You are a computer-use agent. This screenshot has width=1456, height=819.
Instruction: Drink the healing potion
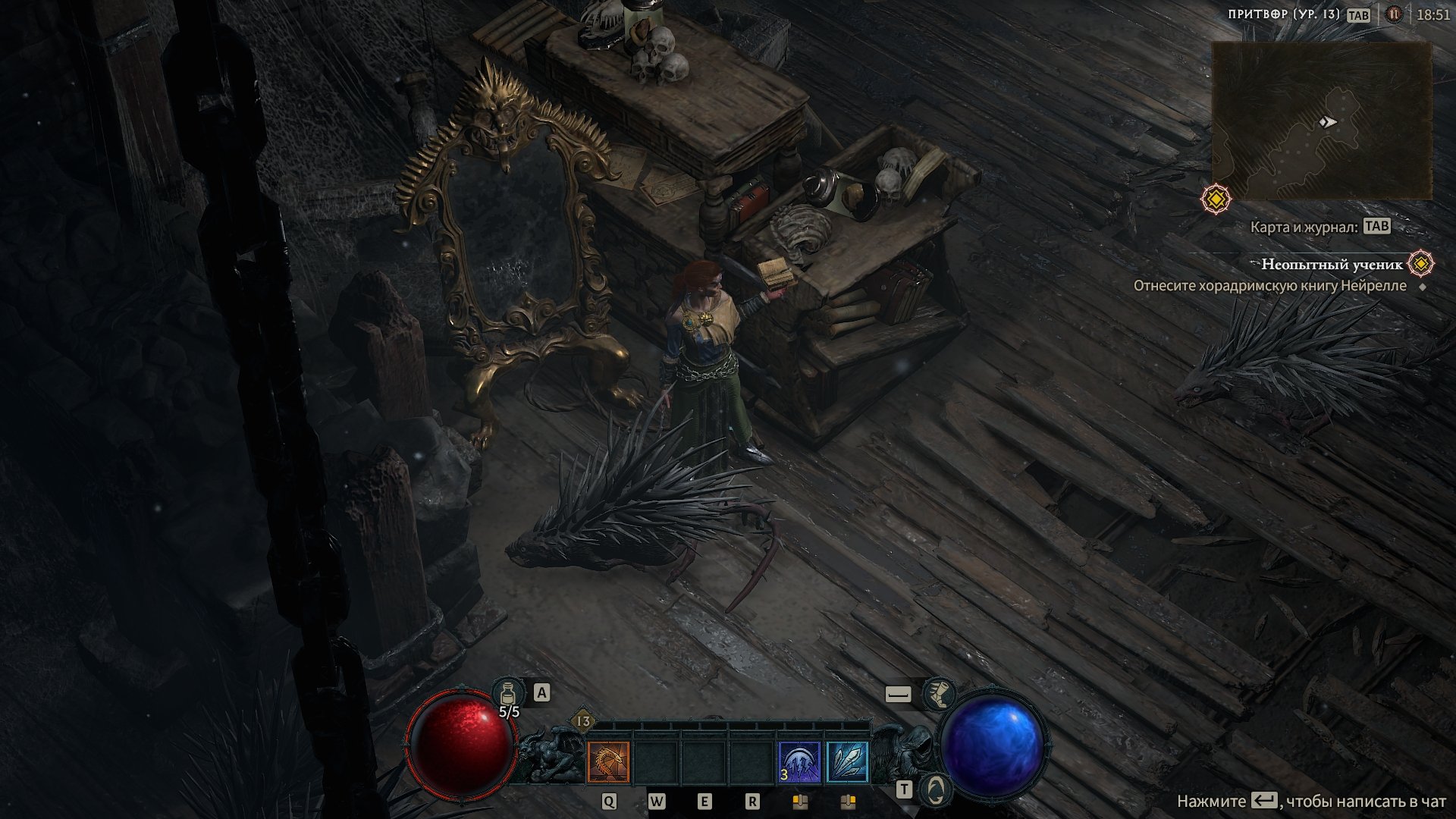pos(508,693)
